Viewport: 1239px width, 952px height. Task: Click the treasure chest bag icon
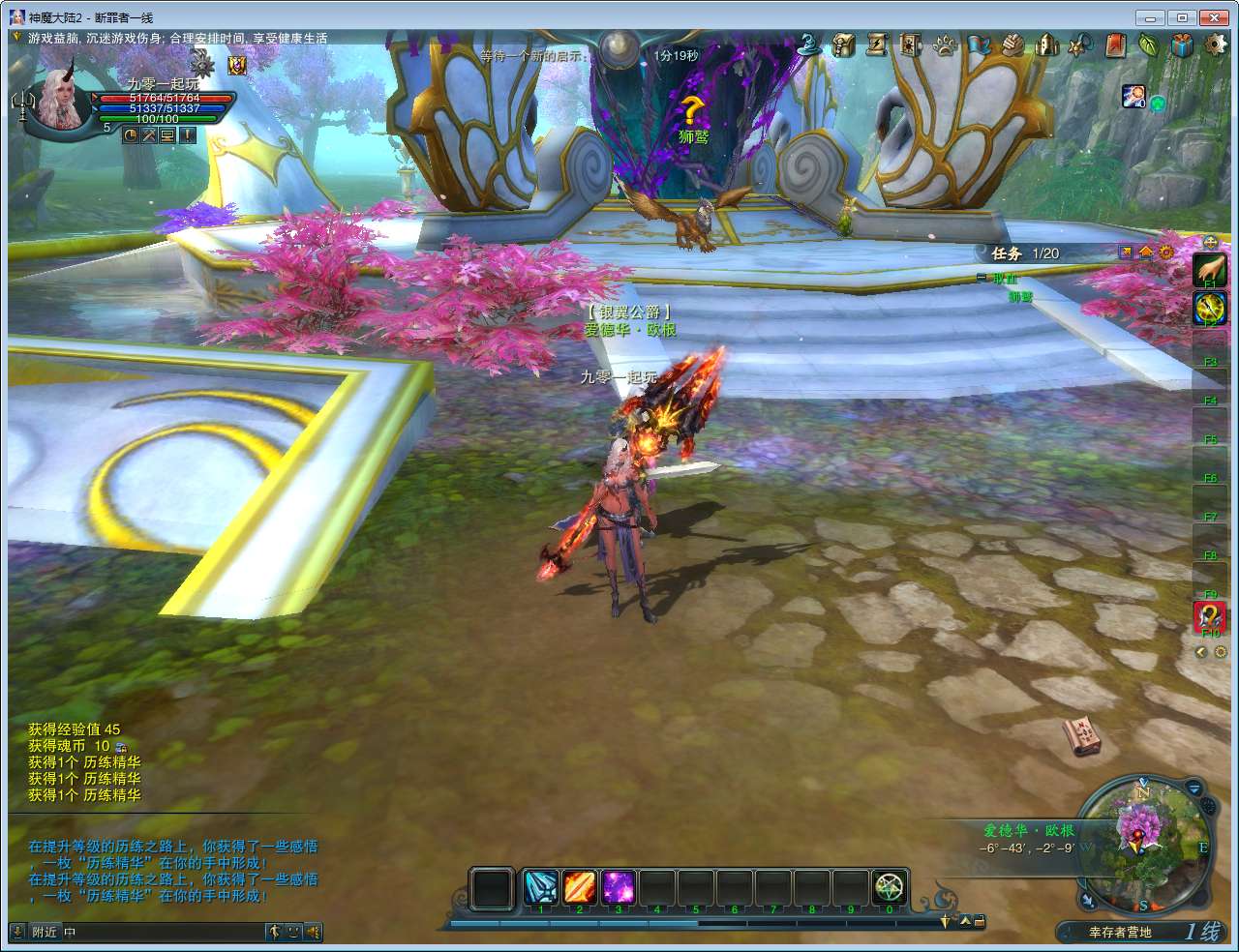pyautogui.click(x=844, y=45)
